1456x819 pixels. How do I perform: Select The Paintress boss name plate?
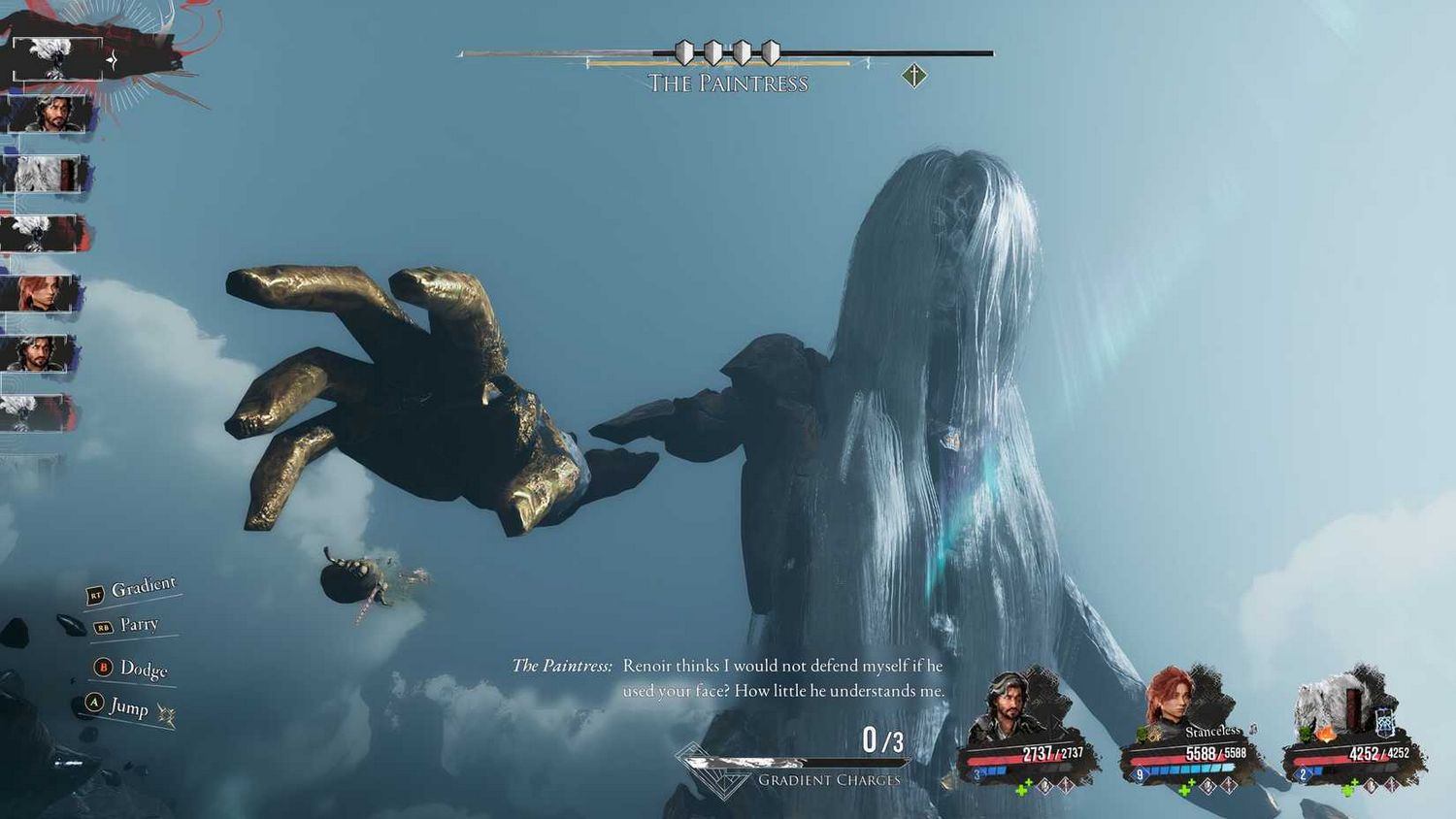tap(728, 83)
